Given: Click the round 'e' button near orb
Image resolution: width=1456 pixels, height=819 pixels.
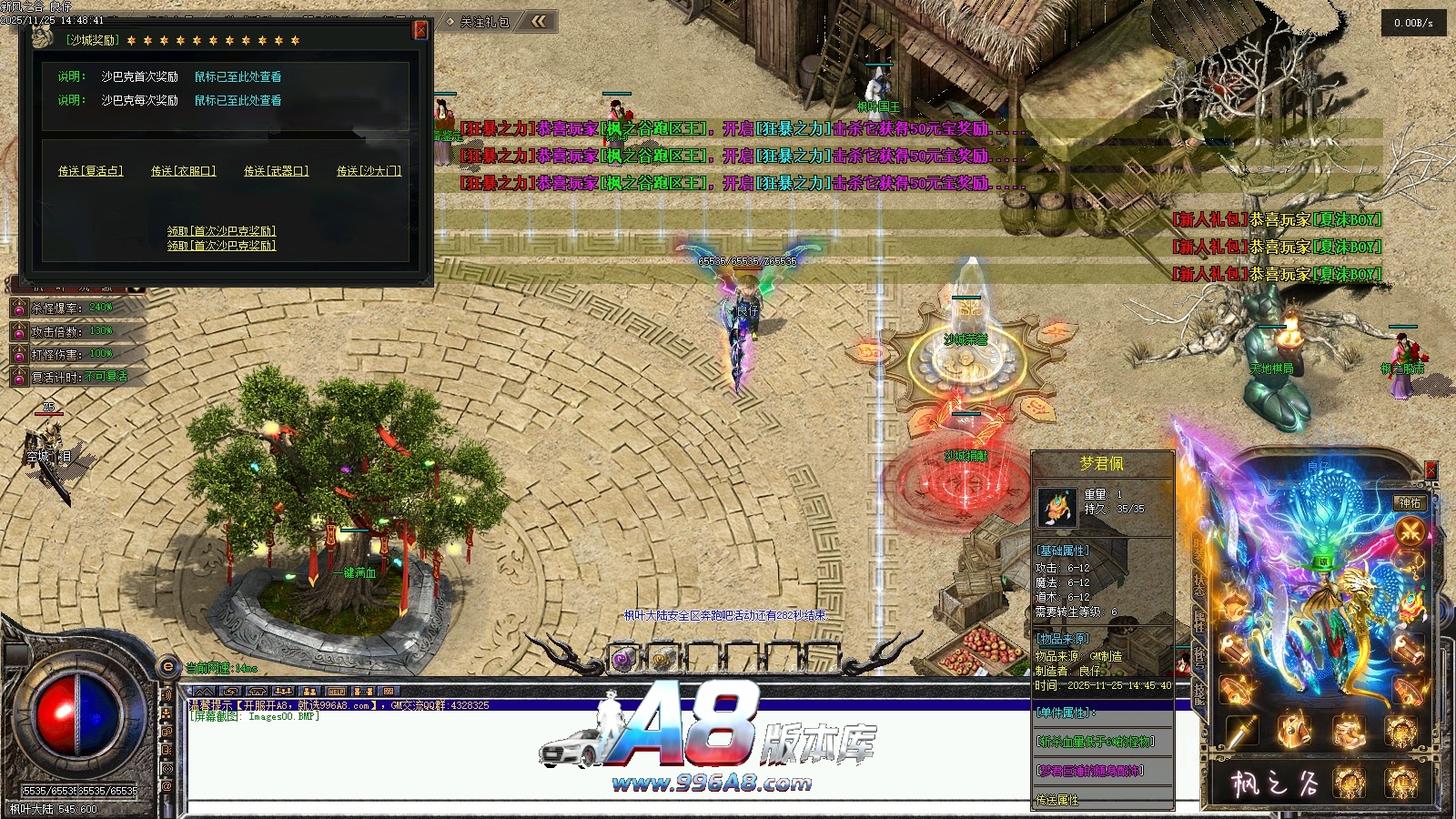Looking at the screenshot, I should coord(167,667).
